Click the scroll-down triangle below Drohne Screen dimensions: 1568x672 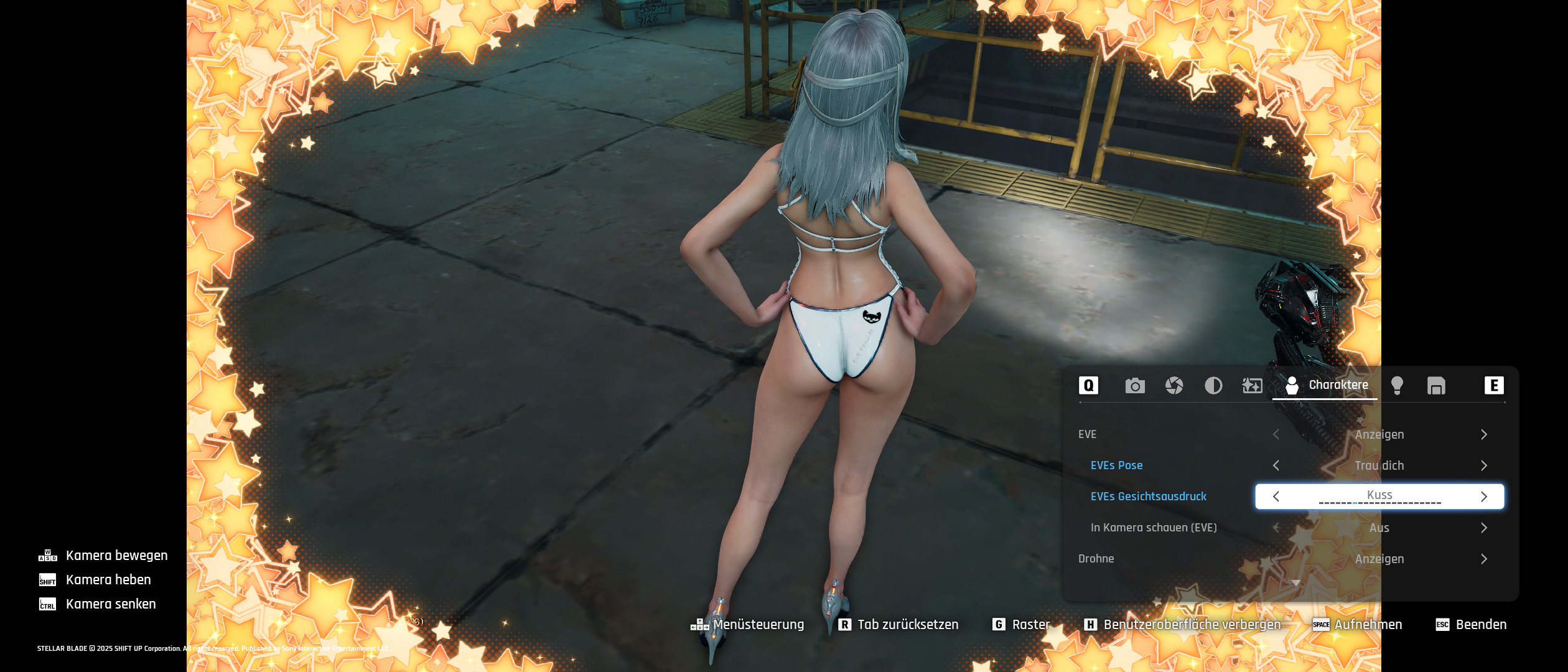pos(1296,583)
